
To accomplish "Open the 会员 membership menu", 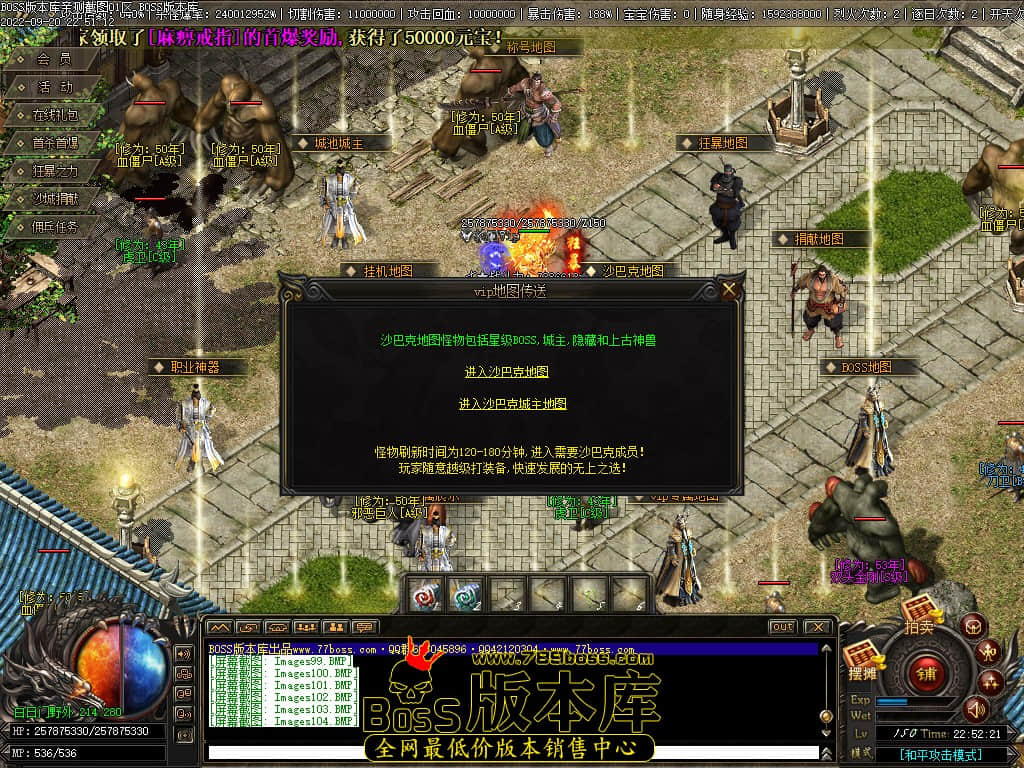I will pyautogui.click(x=54, y=59).
